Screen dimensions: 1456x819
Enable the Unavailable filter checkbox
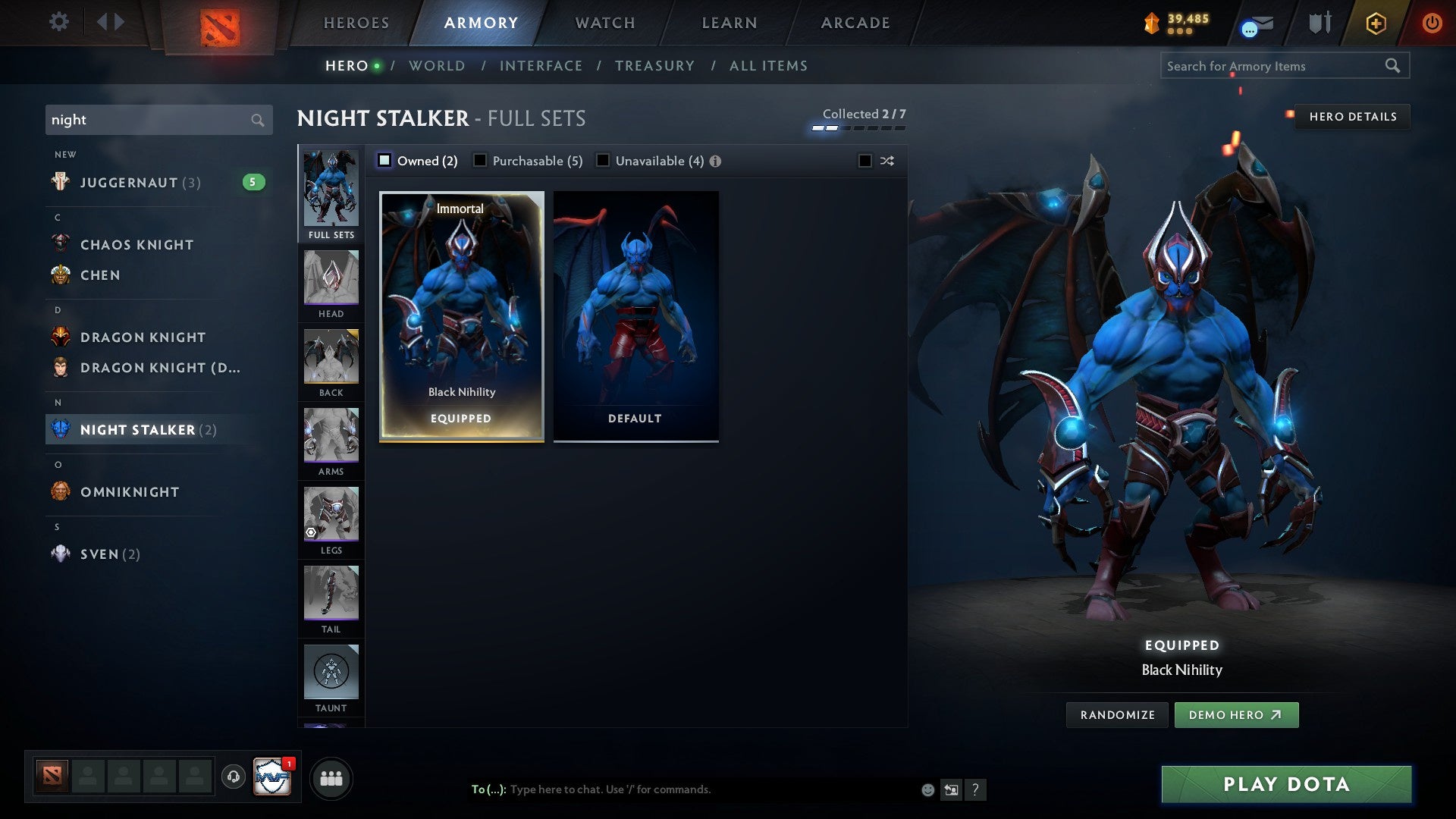tap(603, 160)
